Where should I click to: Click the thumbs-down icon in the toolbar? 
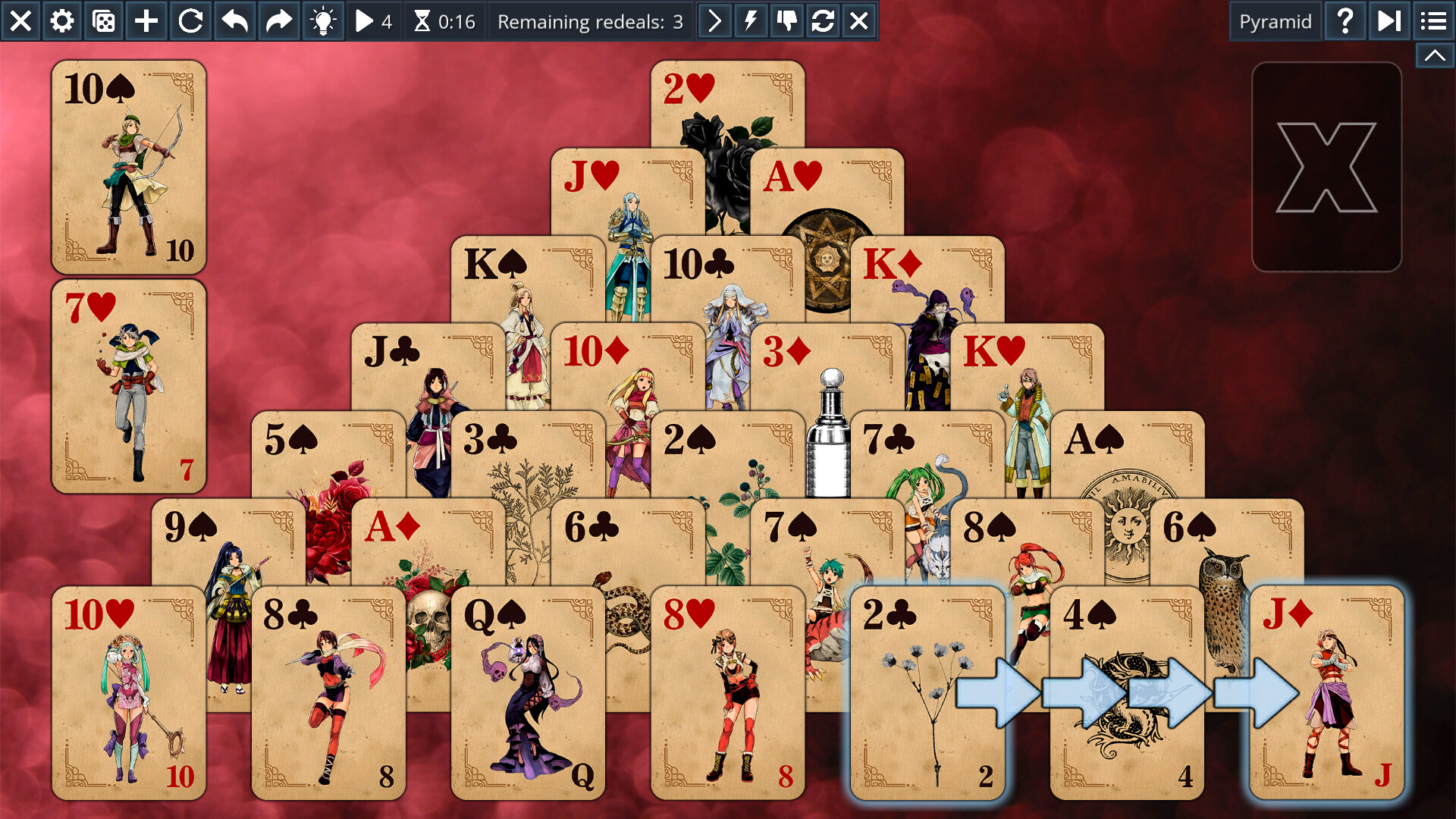[786, 20]
